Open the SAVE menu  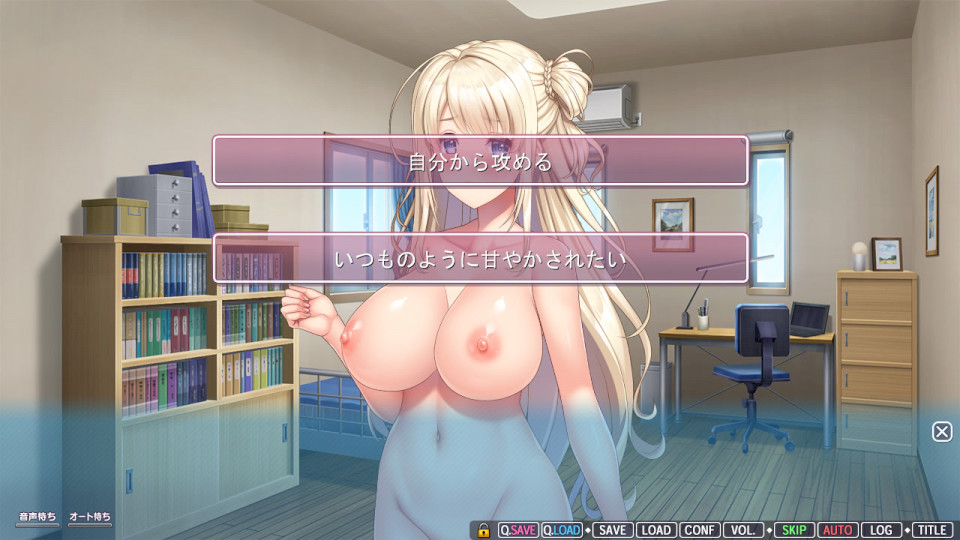[x=612, y=530]
